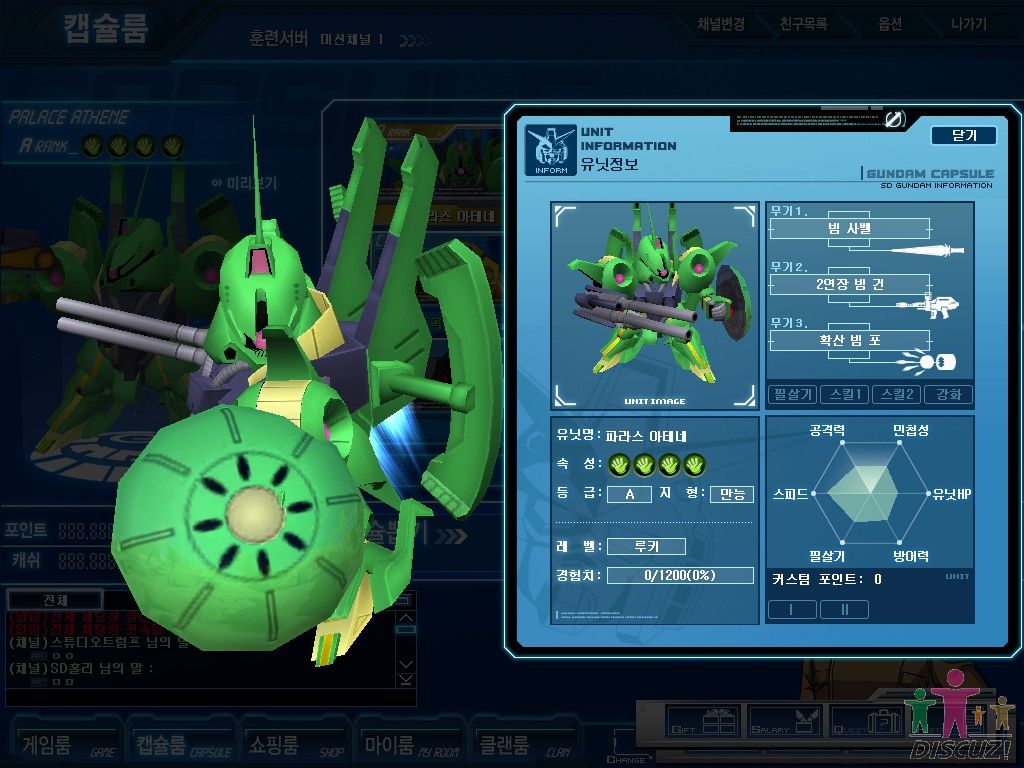Image resolution: width=1024 pixels, height=768 pixels.
Task: Enter 마이룸 My Room
Action: coord(402,745)
